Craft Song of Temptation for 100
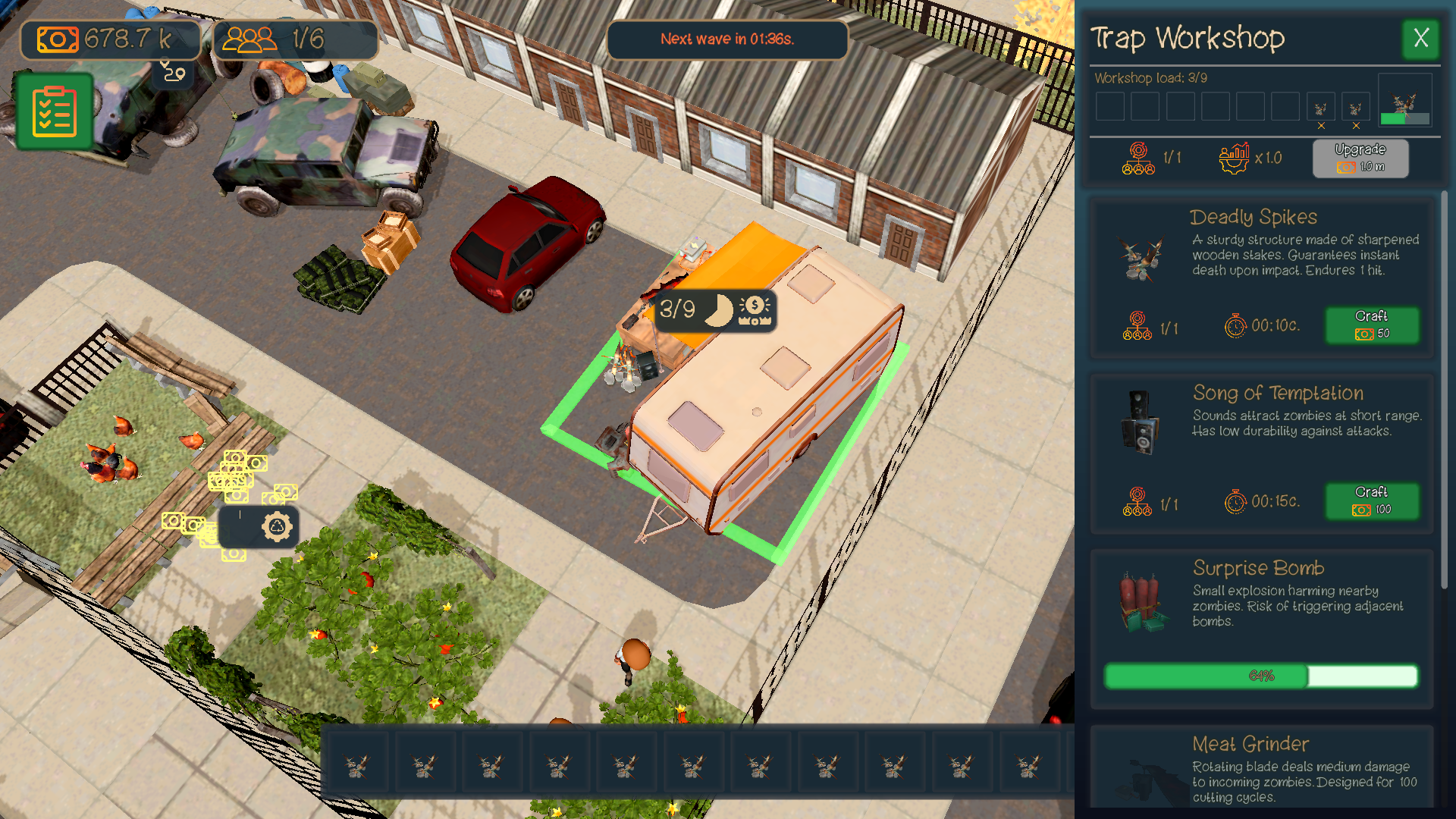The width and height of the screenshot is (1456, 819). pos(1373,501)
